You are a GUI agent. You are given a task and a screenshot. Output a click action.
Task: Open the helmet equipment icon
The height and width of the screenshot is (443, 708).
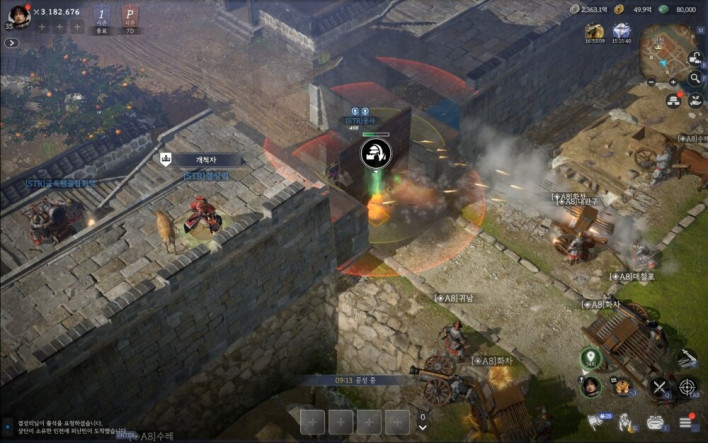point(657,421)
